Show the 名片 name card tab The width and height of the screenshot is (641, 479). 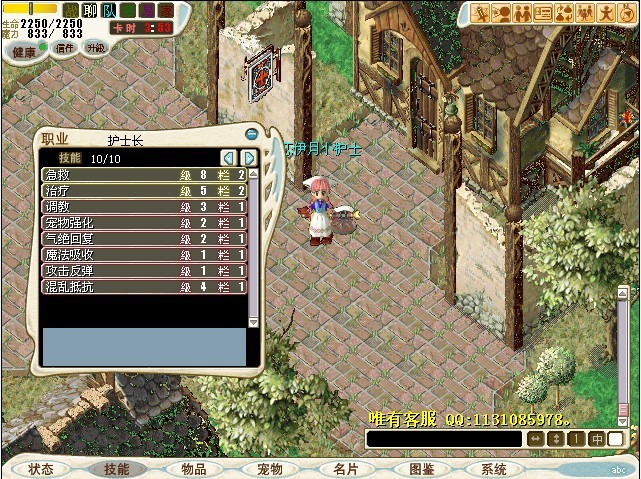(346, 469)
